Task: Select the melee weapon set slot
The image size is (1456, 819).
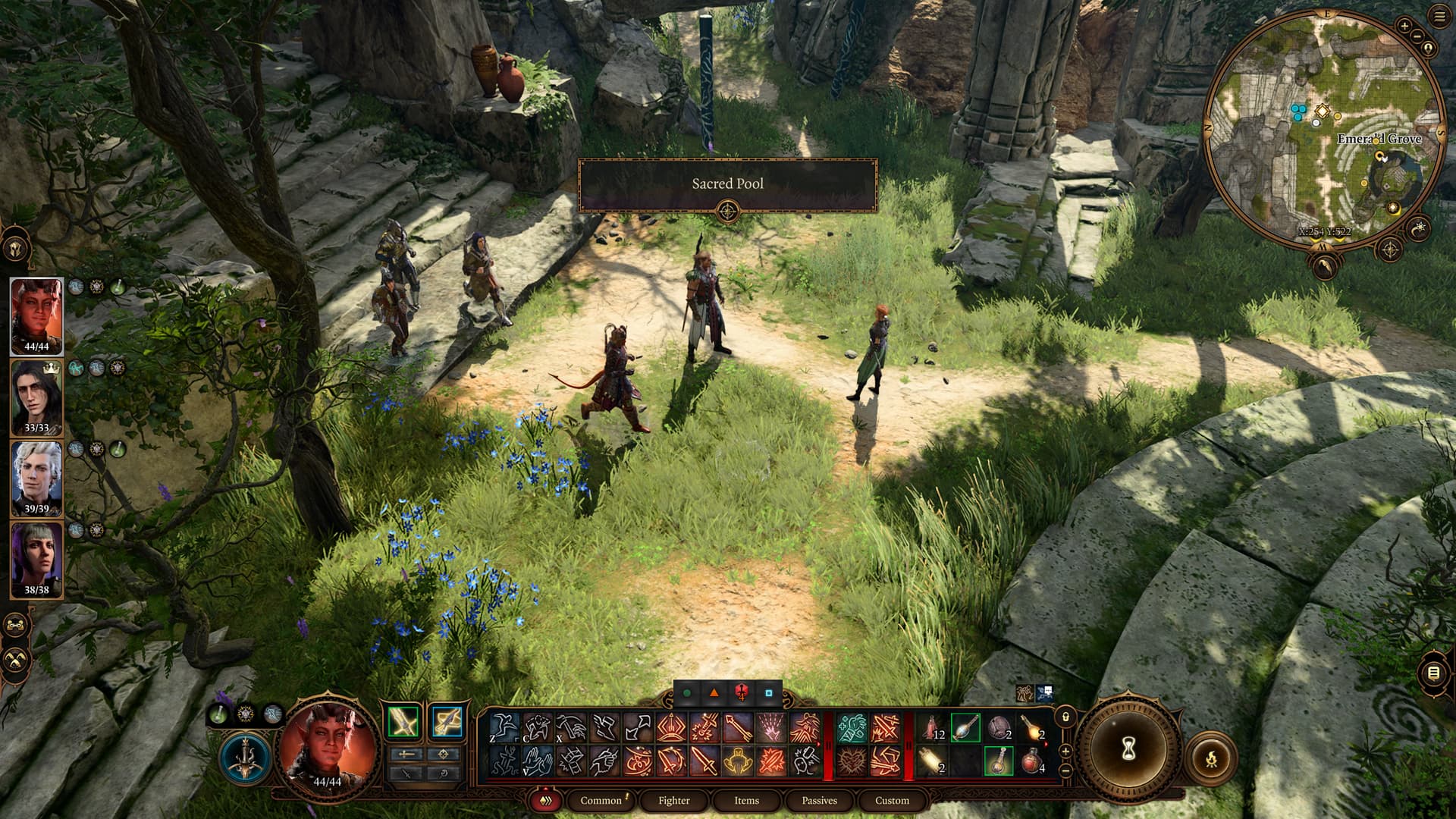Action: 403,721
